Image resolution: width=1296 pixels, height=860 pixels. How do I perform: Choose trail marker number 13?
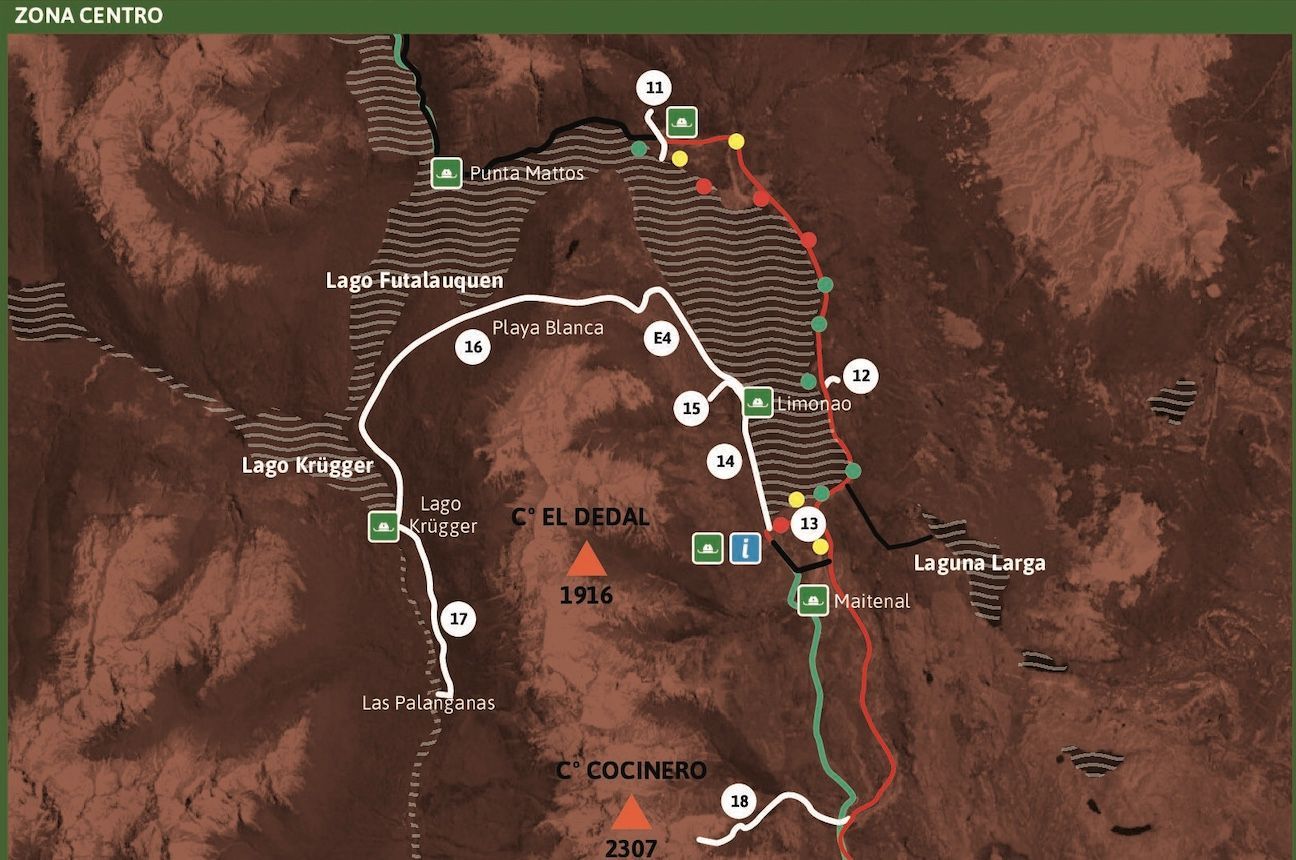(x=809, y=523)
